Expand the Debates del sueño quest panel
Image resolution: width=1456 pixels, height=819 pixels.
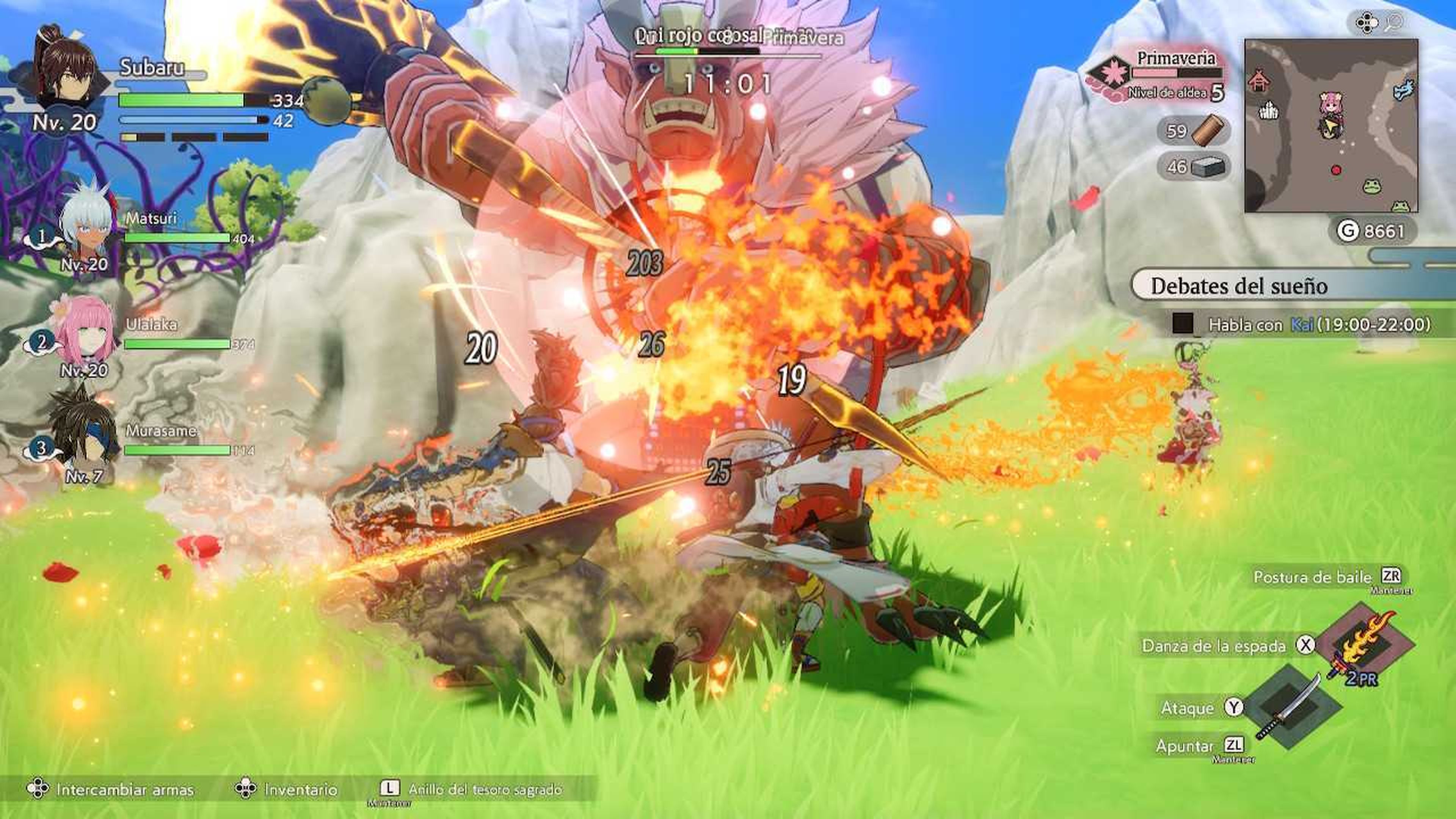point(1239,287)
